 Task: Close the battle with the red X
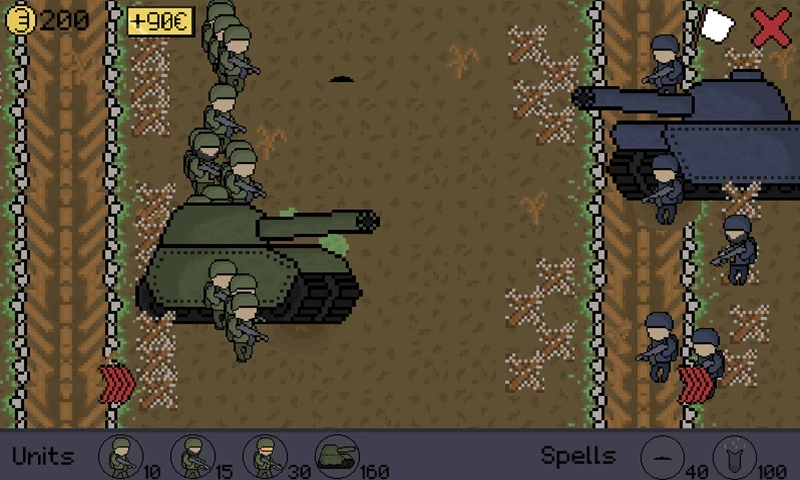771,26
